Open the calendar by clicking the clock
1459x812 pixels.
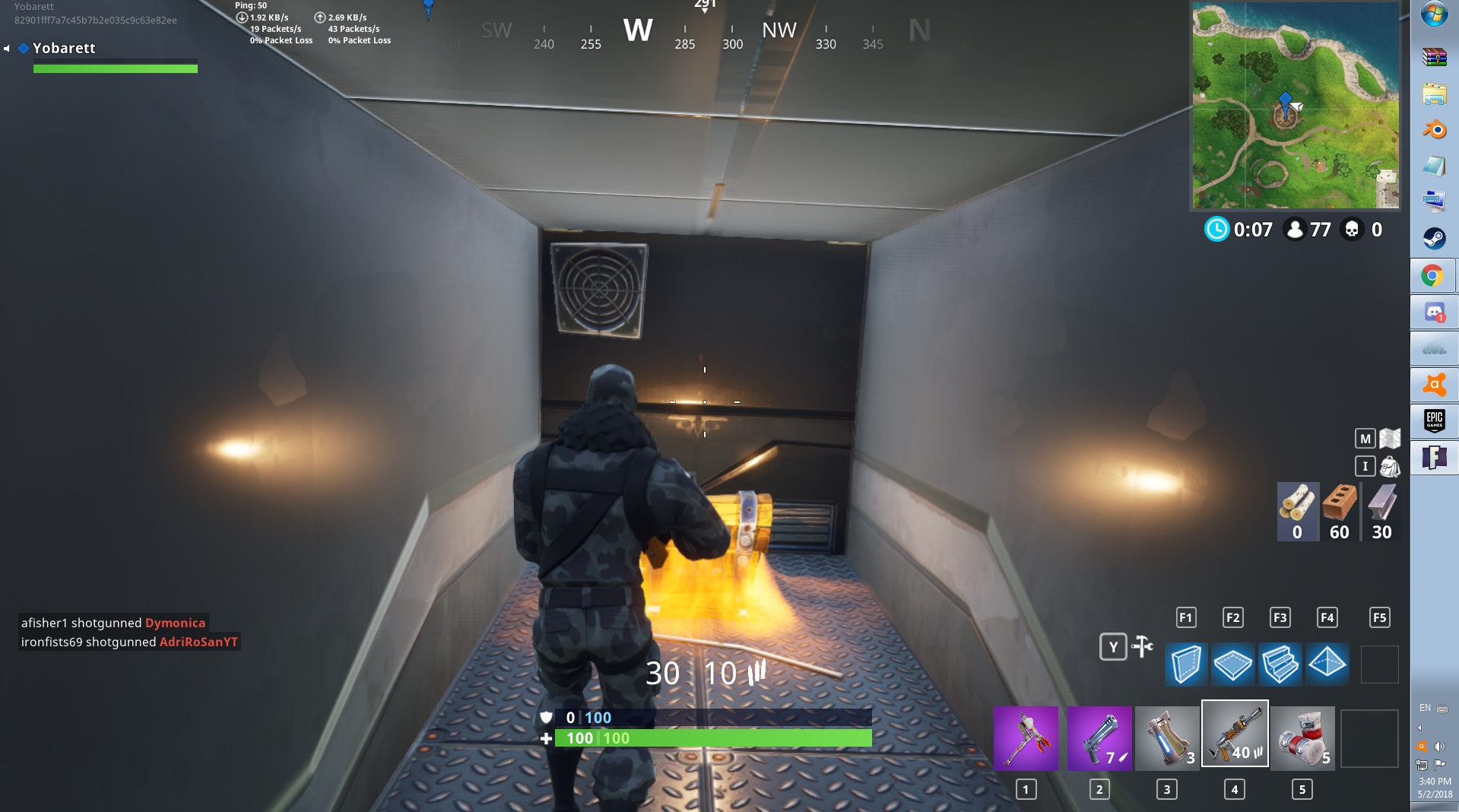(x=1435, y=781)
